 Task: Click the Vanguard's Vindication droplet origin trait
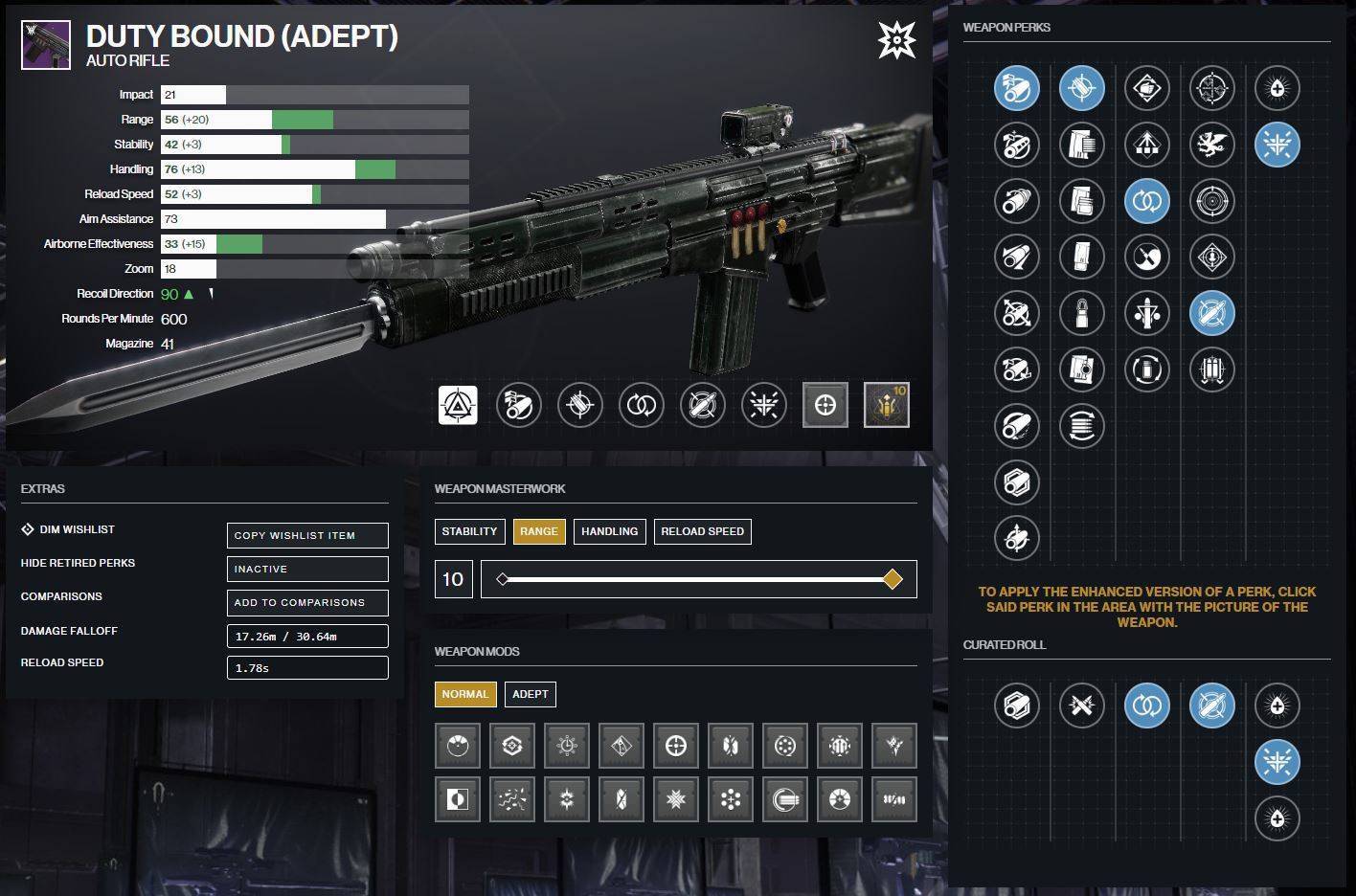pos(1277,88)
